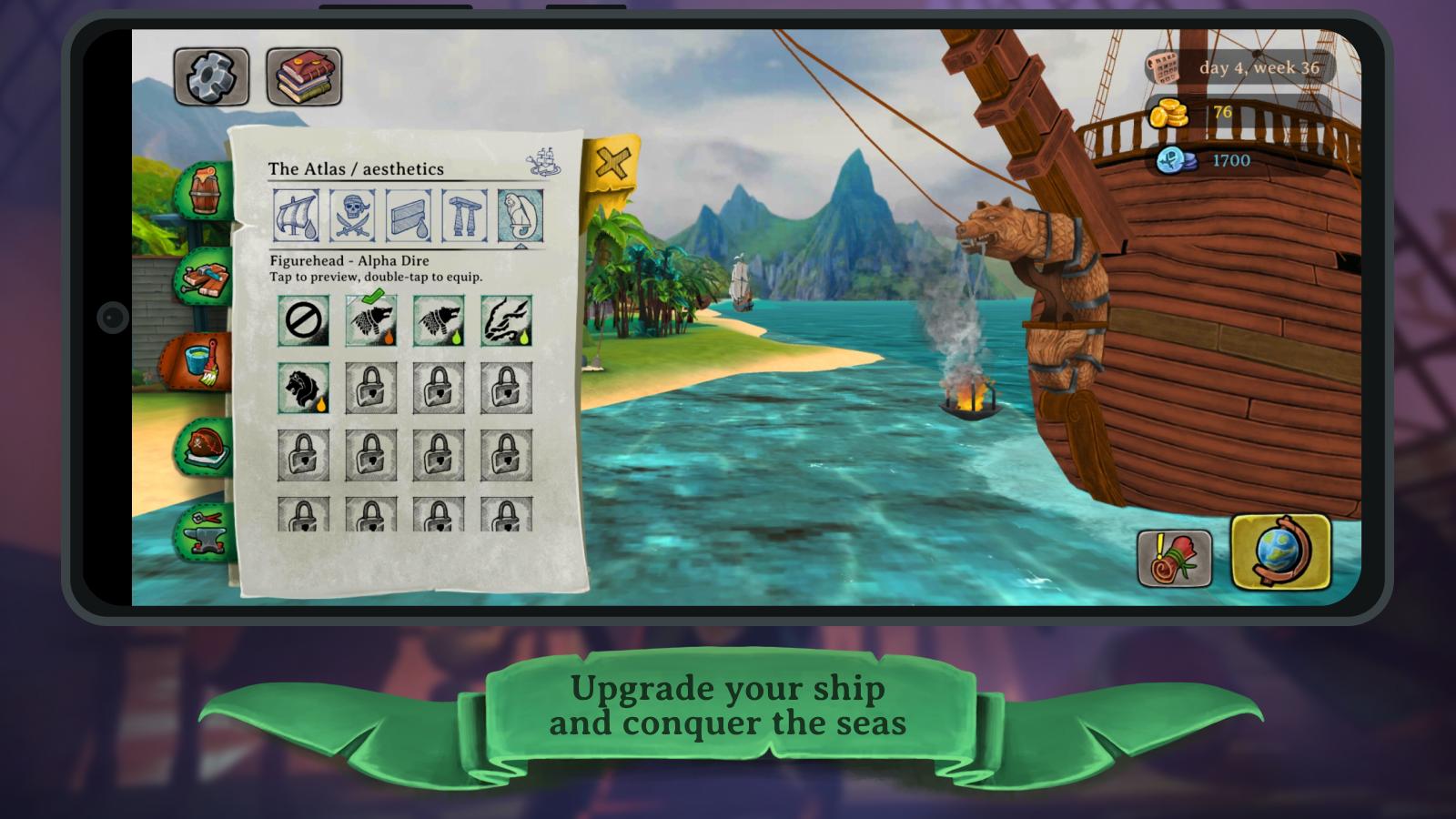Choose the no-figurehead option
The height and width of the screenshot is (819, 1456).
303,321
